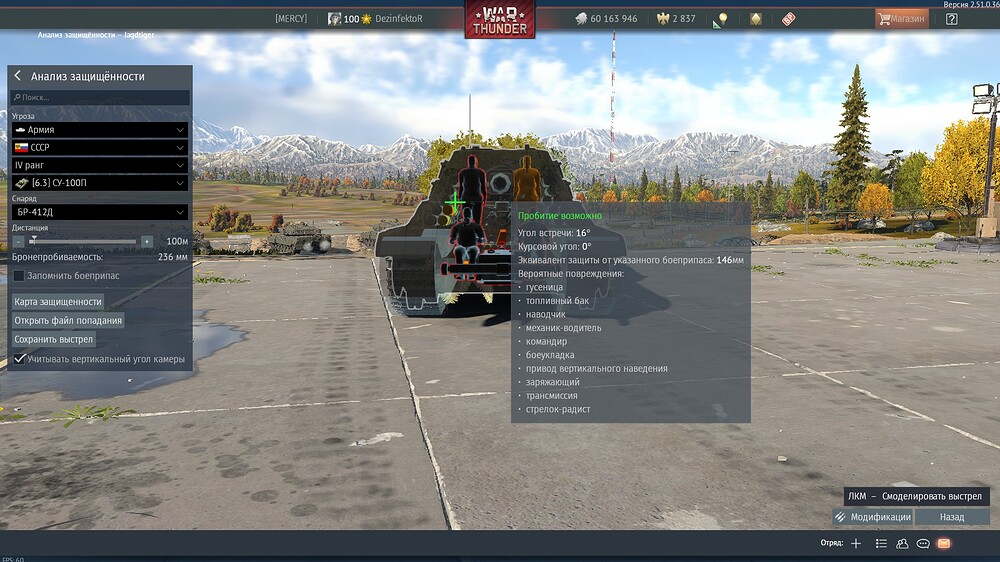Screen dimensions: 1000x562
Task: Increase distance with the plus button
Action: point(147,241)
